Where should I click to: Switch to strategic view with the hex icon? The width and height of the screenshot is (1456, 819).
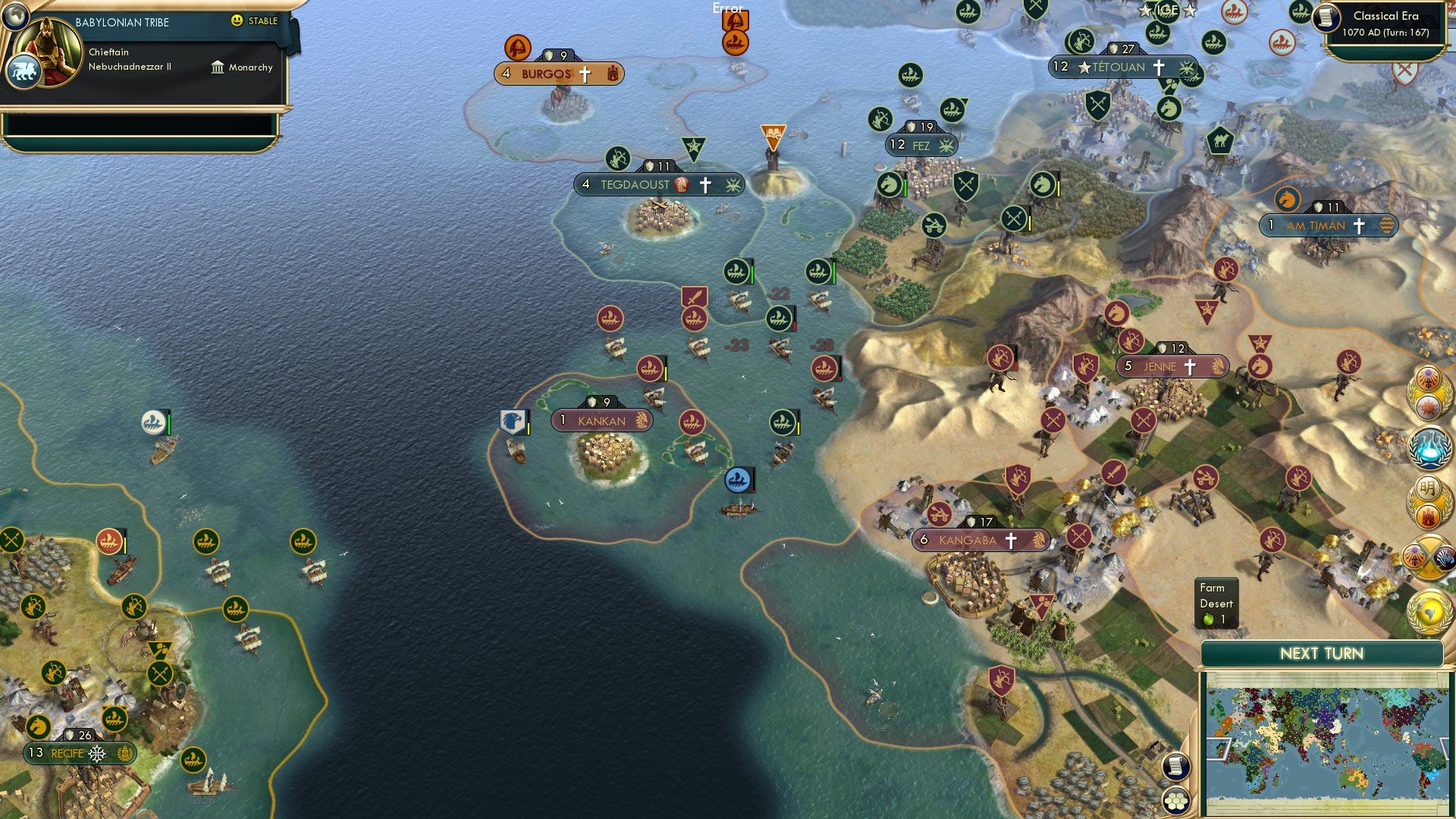point(1176,802)
